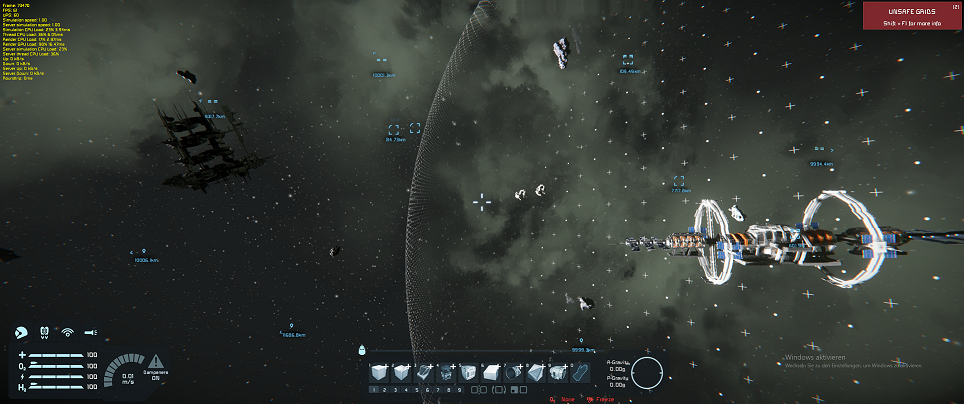Select the cube block in hotbar slot 1
This screenshot has width=964, height=404.
pos(380,372)
